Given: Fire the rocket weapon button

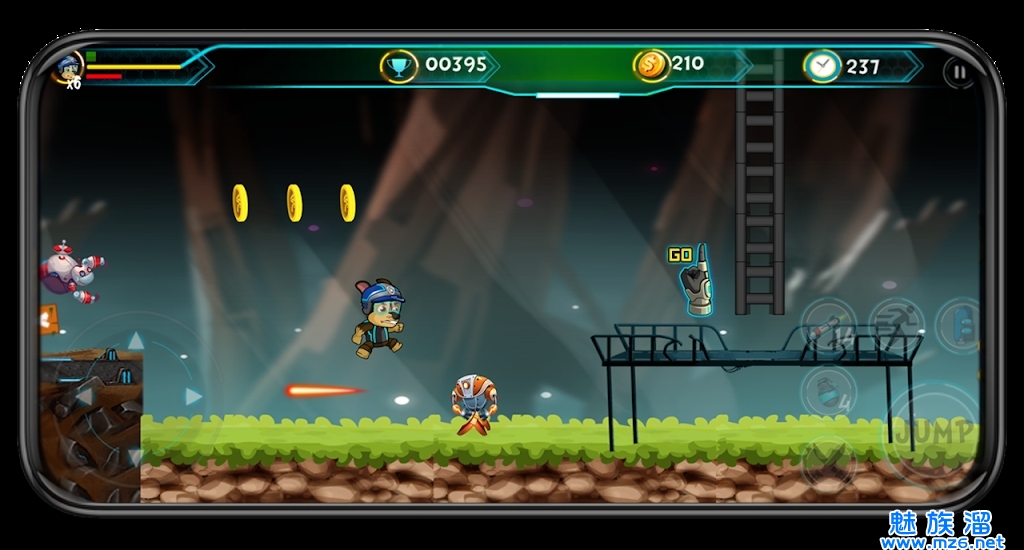Looking at the screenshot, I should 827,325.
